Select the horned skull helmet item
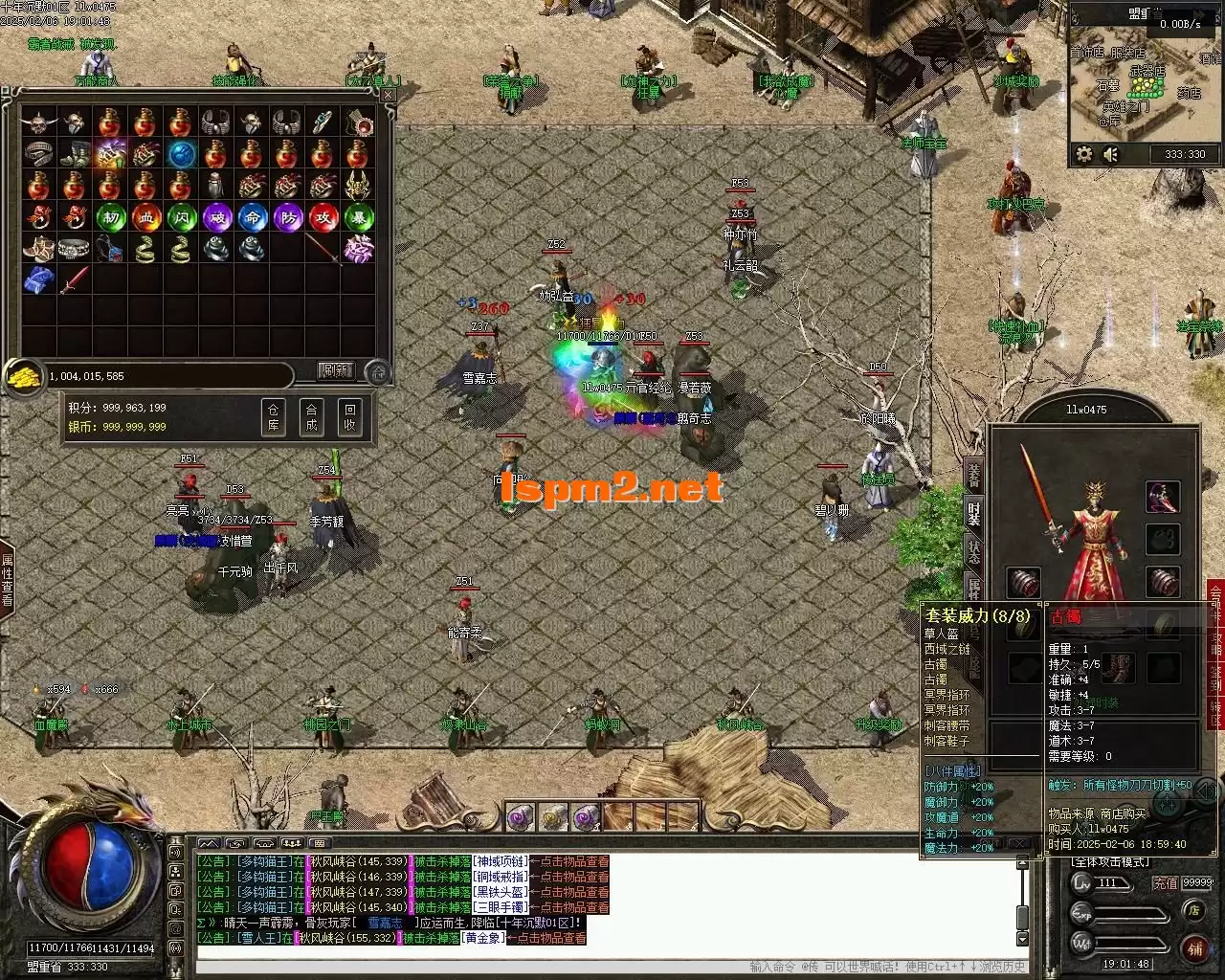 [39, 122]
